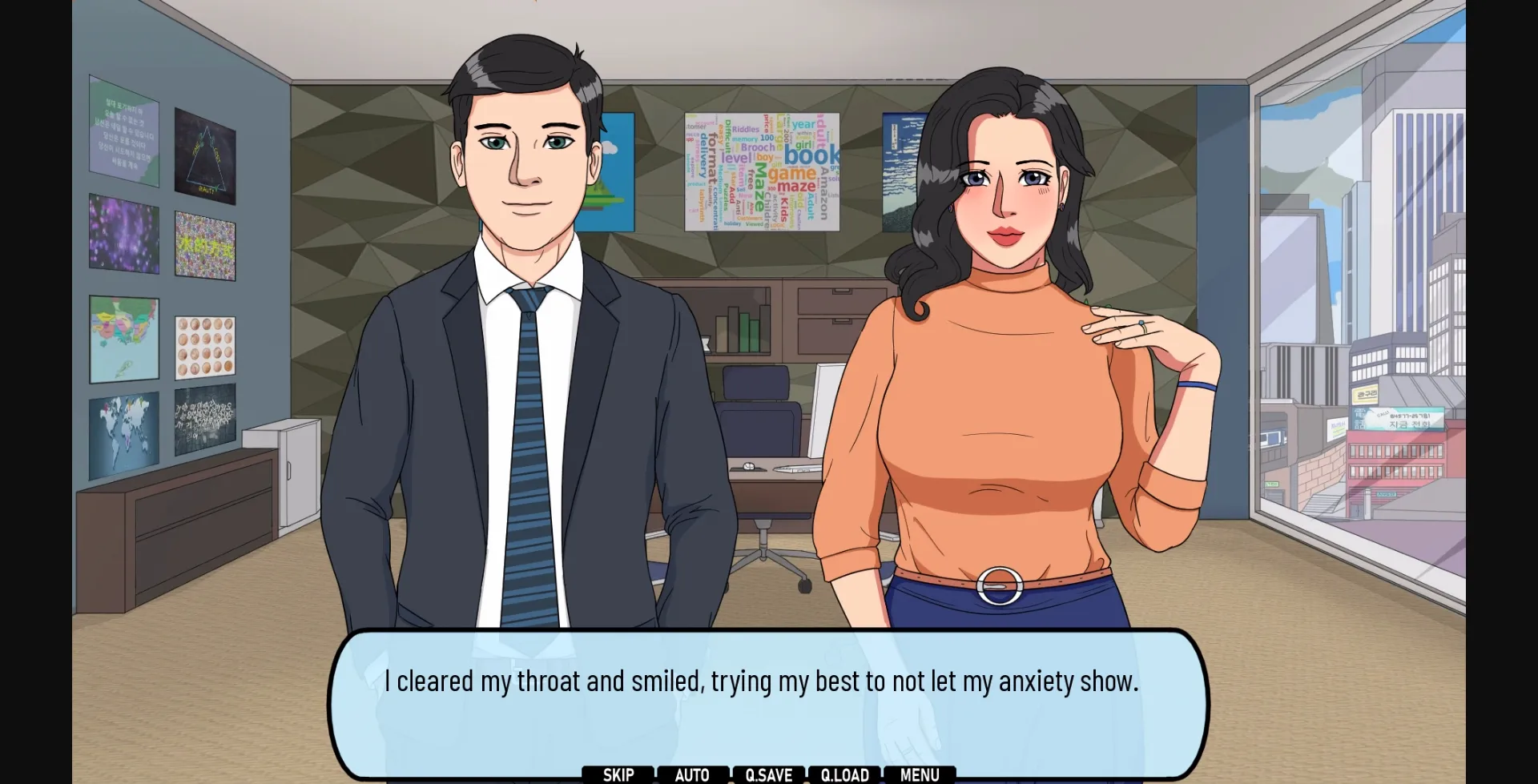
Task: Click the Korean text poster top left
Action: click(124, 132)
